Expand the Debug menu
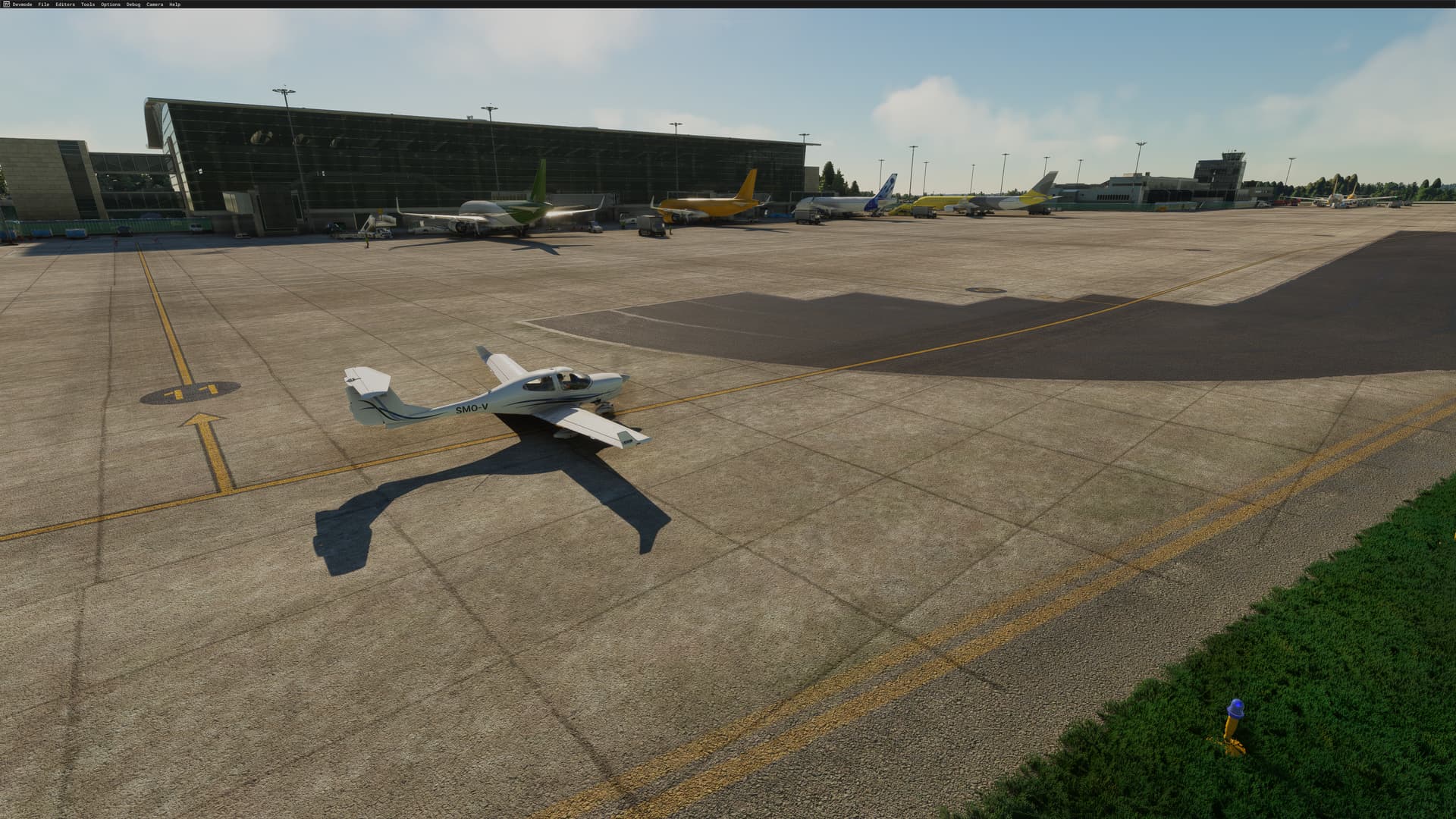Image resolution: width=1456 pixels, height=819 pixels. point(133,5)
